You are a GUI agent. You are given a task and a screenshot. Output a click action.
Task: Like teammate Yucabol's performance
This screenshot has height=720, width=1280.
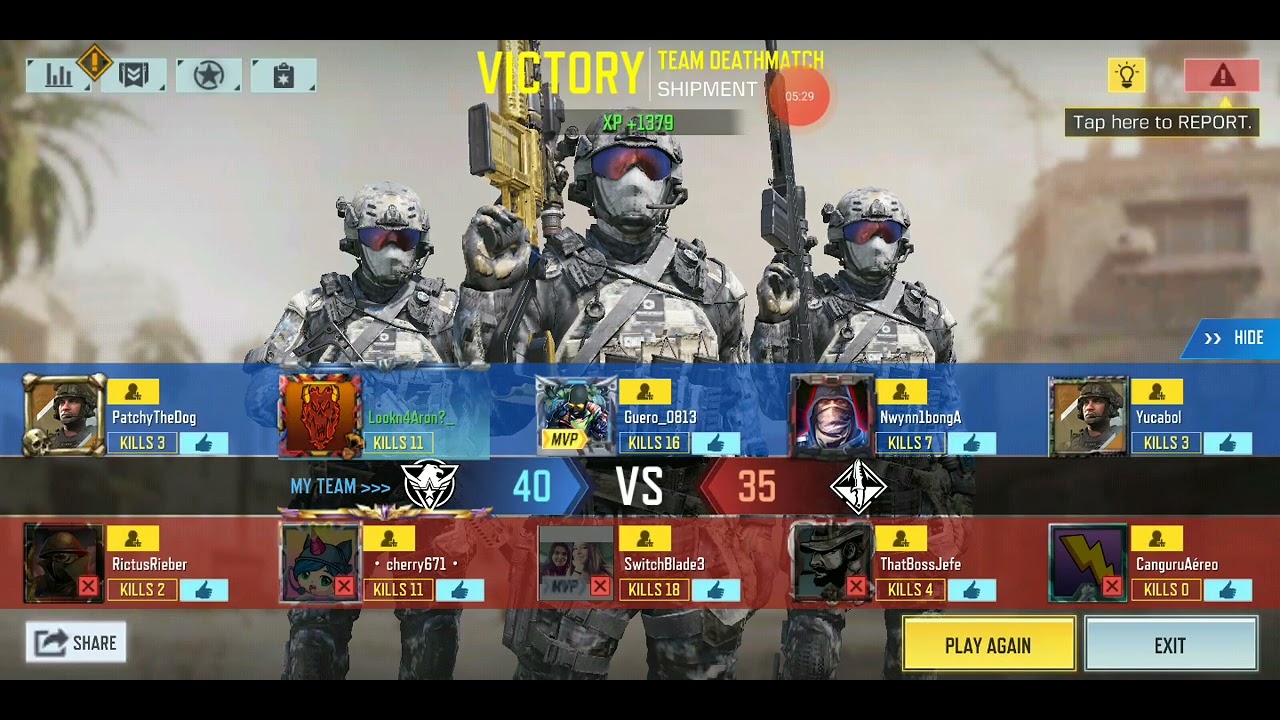1228,443
